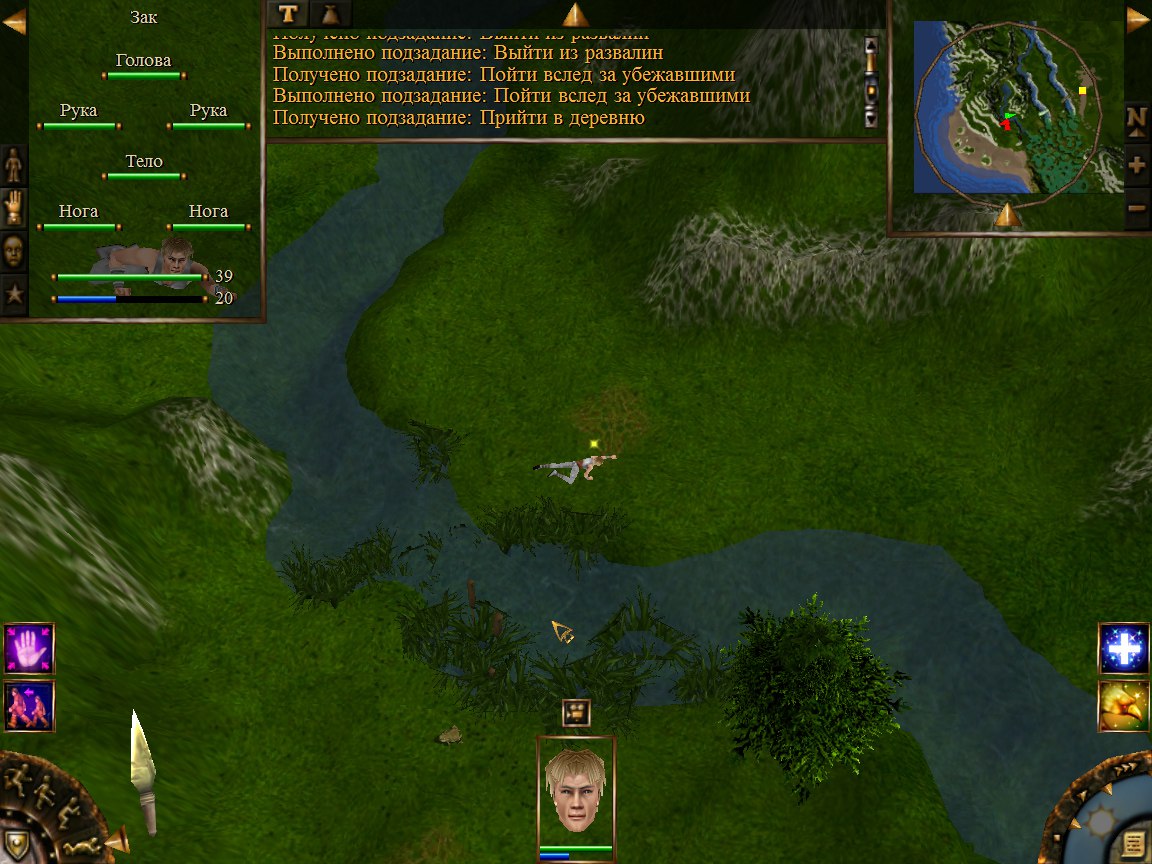This screenshot has height=864, width=1152.
Task: Switch to the hand tab
Action: (x=14, y=207)
